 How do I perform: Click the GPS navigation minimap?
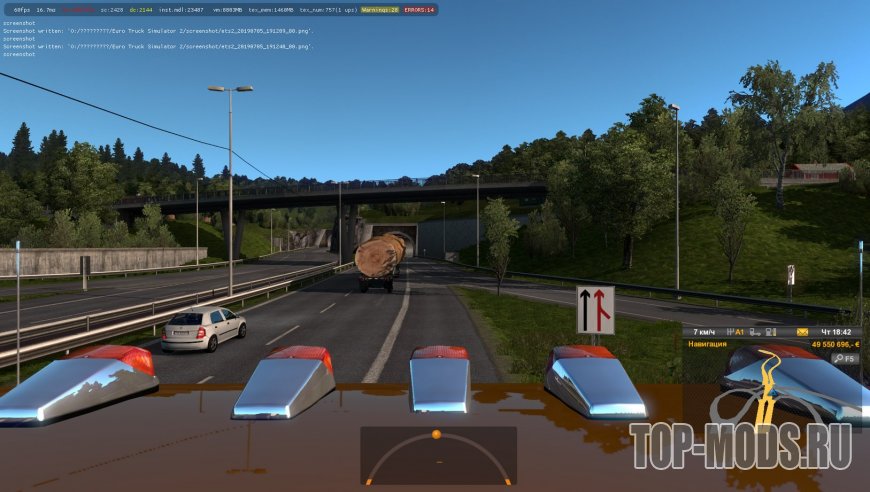tap(775, 390)
